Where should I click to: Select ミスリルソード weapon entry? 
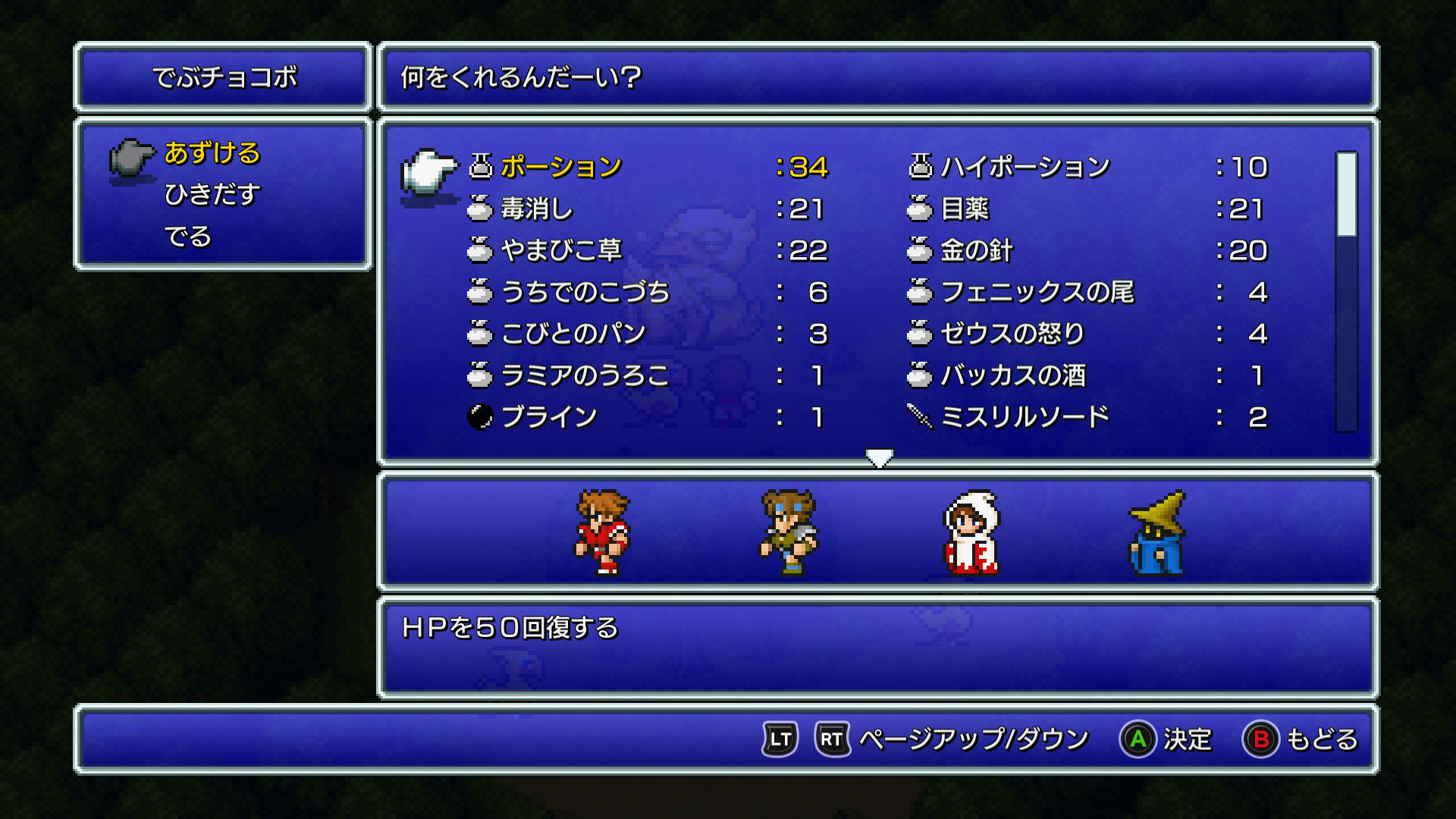(1025, 417)
